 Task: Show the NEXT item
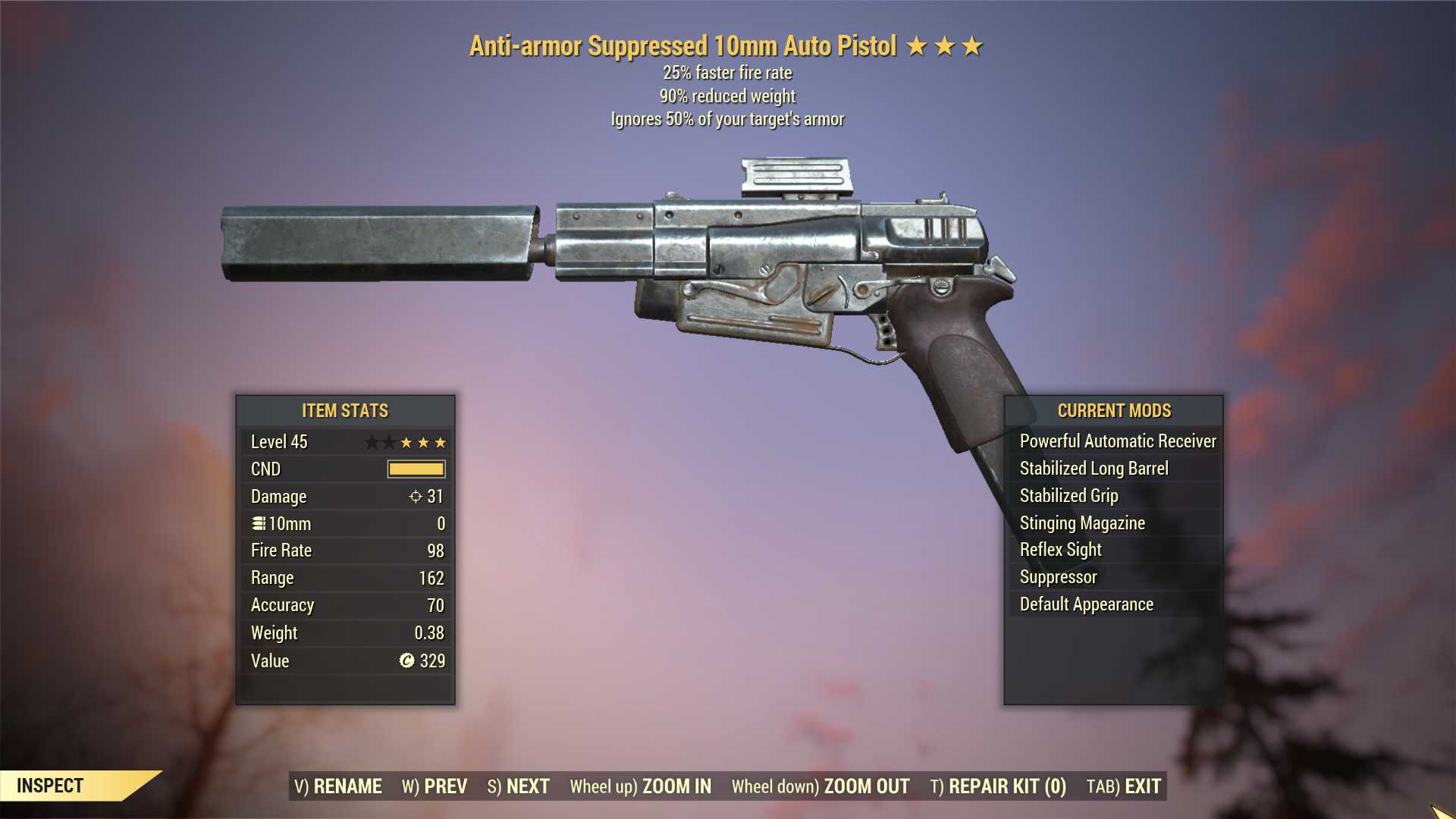tap(519, 786)
